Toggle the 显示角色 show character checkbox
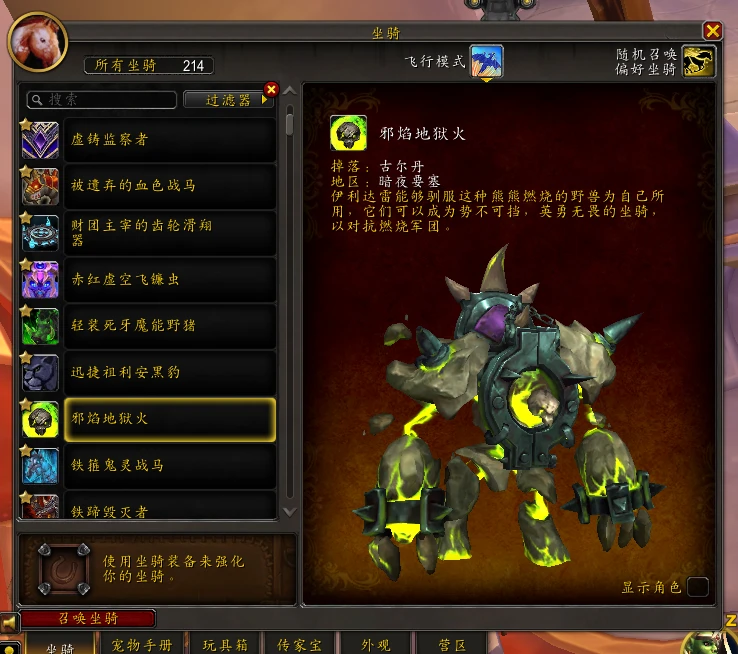This screenshot has width=738, height=654. pos(697,587)
